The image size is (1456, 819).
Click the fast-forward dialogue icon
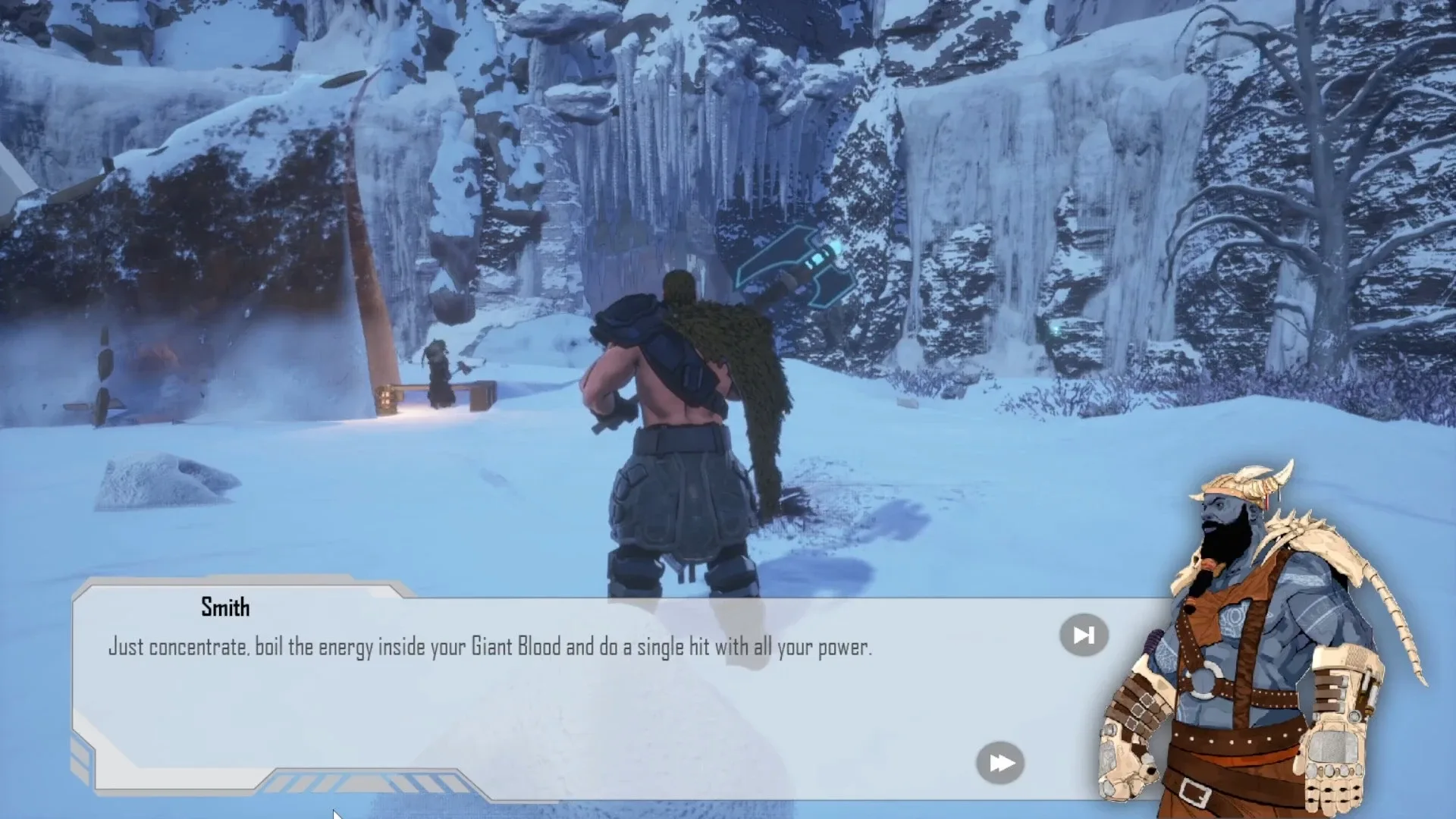pos(1001,762)
